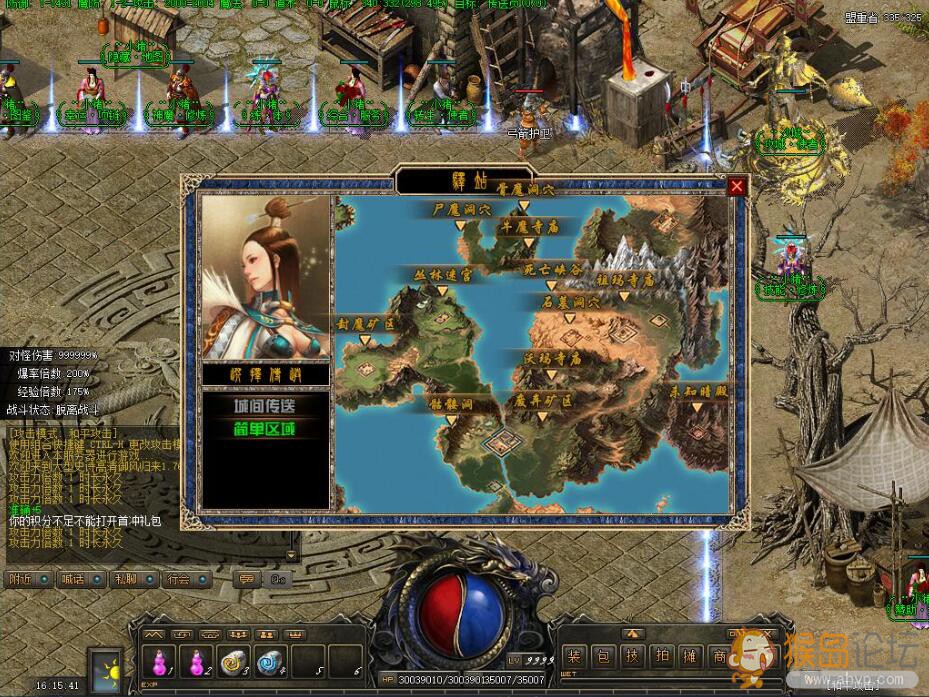Open the 装 equipment panel
The image size is (929, 697).
(x=574, y=657)
